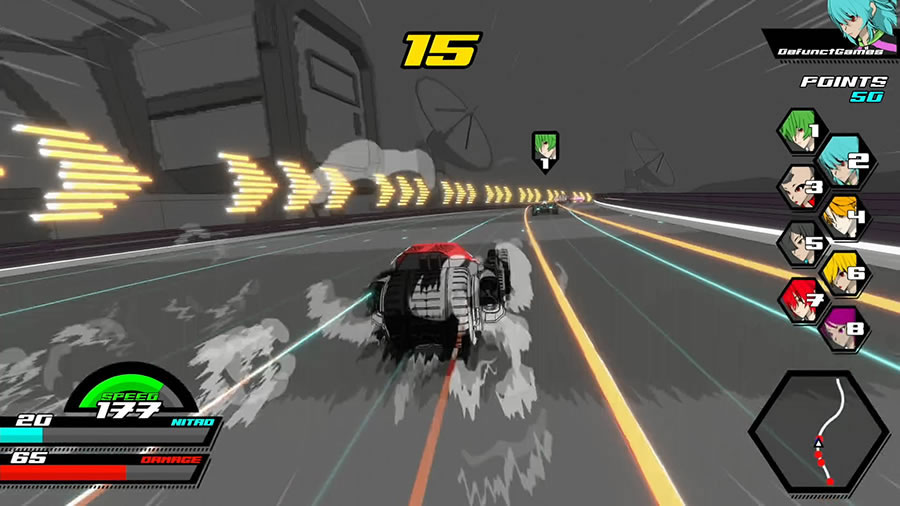The height and width of the screenshot is (506, 900).
Task: Select the green-haired racer in position 1
Action: (x=801, y=130)
